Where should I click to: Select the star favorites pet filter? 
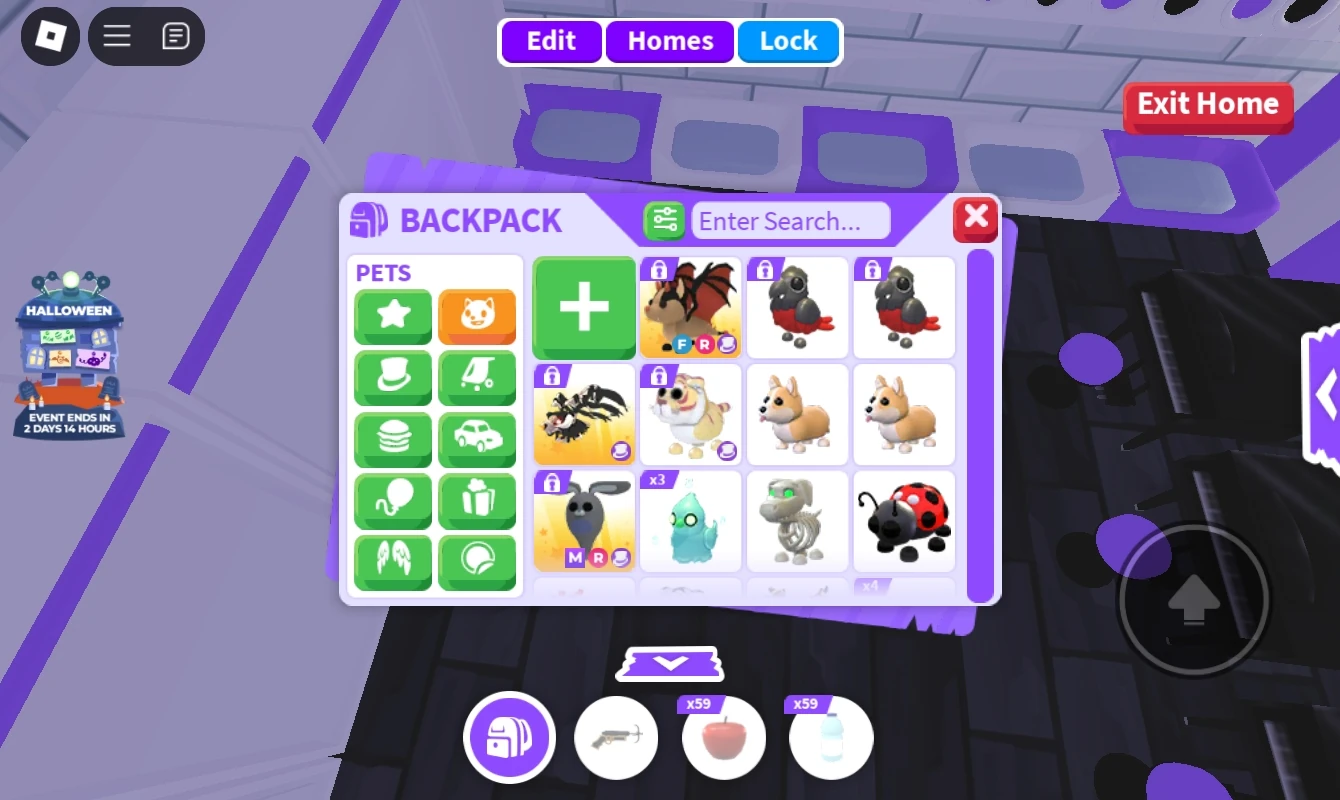click(x=392, y=317)
